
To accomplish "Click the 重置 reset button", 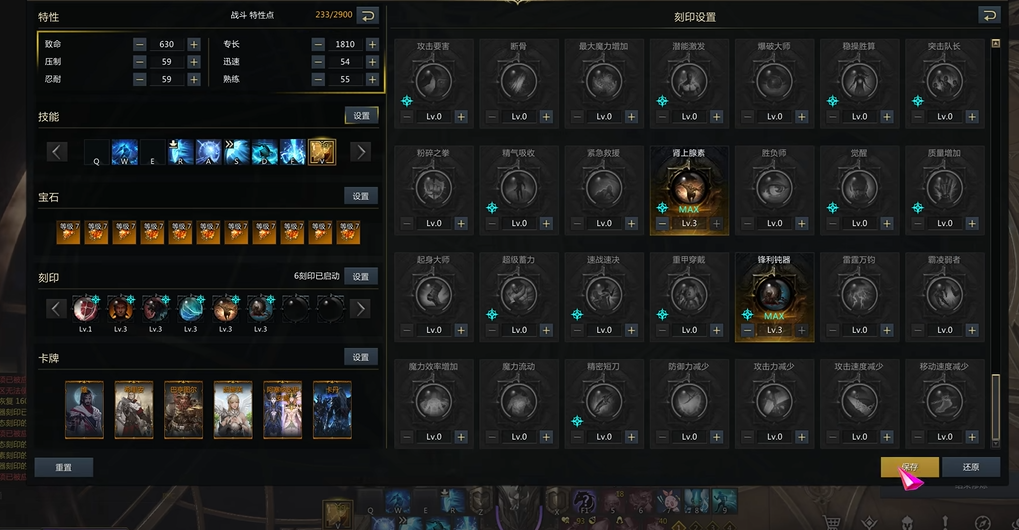I will [x=63, y=467].
